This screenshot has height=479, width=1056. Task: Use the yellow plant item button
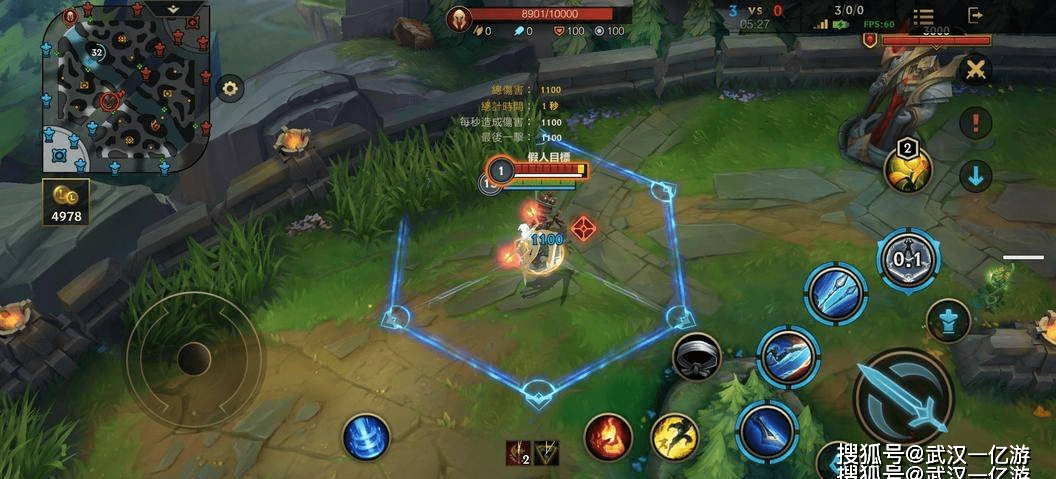908,168
